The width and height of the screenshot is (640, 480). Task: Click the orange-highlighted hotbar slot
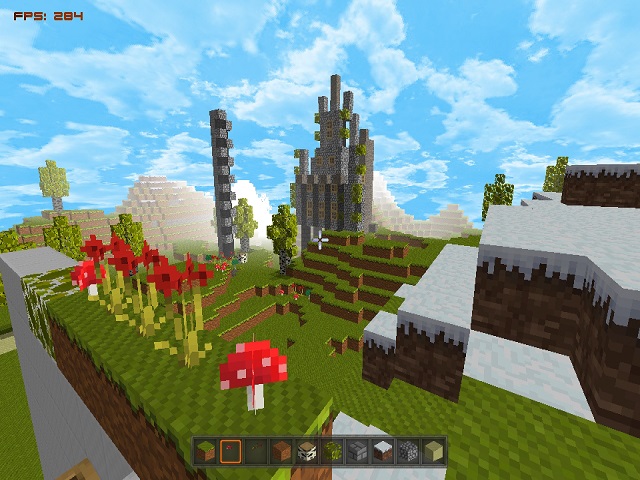(x=231, y=451)
